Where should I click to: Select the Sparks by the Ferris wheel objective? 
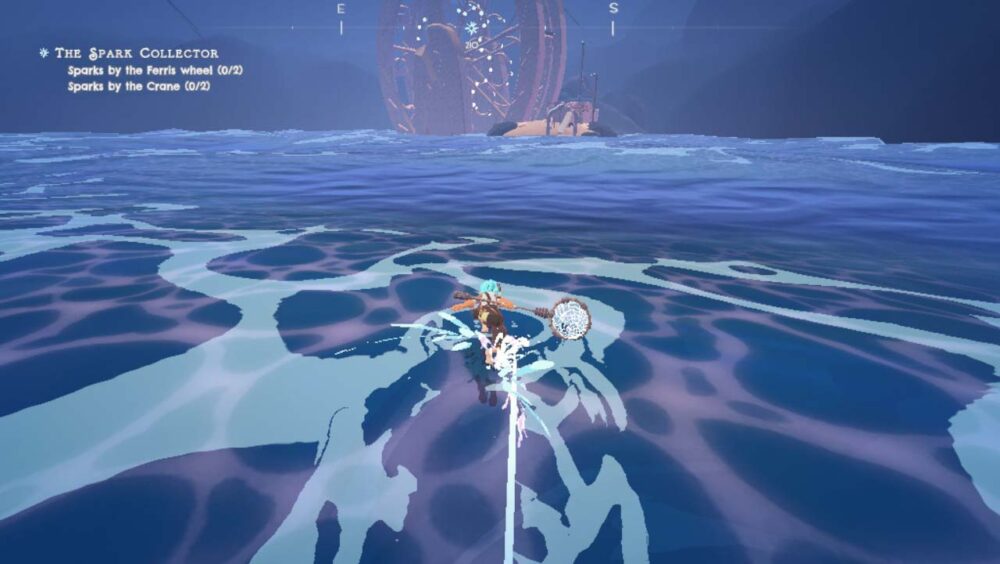coord(155,70)
